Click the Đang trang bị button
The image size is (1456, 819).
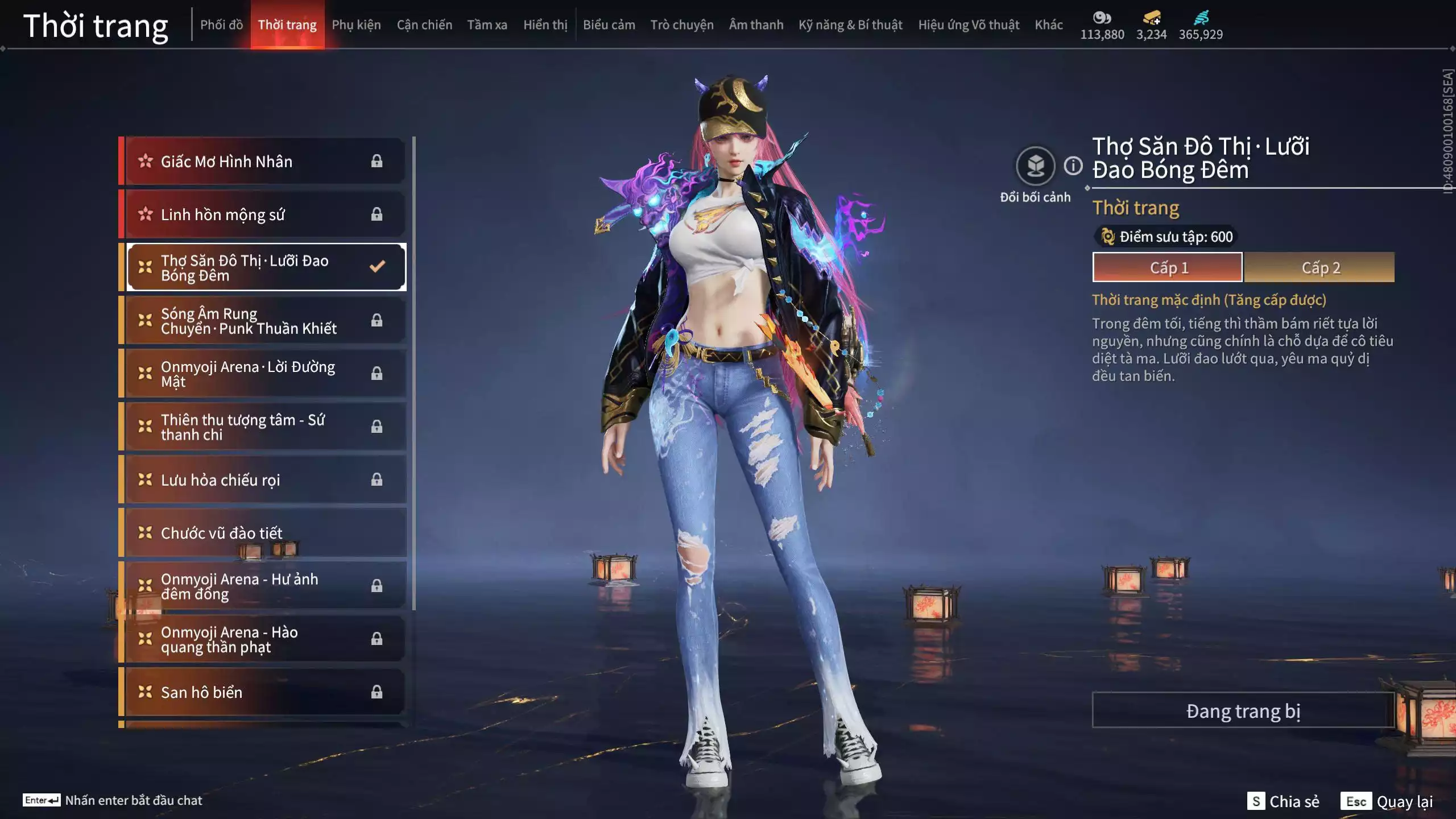coord(1243,710)
